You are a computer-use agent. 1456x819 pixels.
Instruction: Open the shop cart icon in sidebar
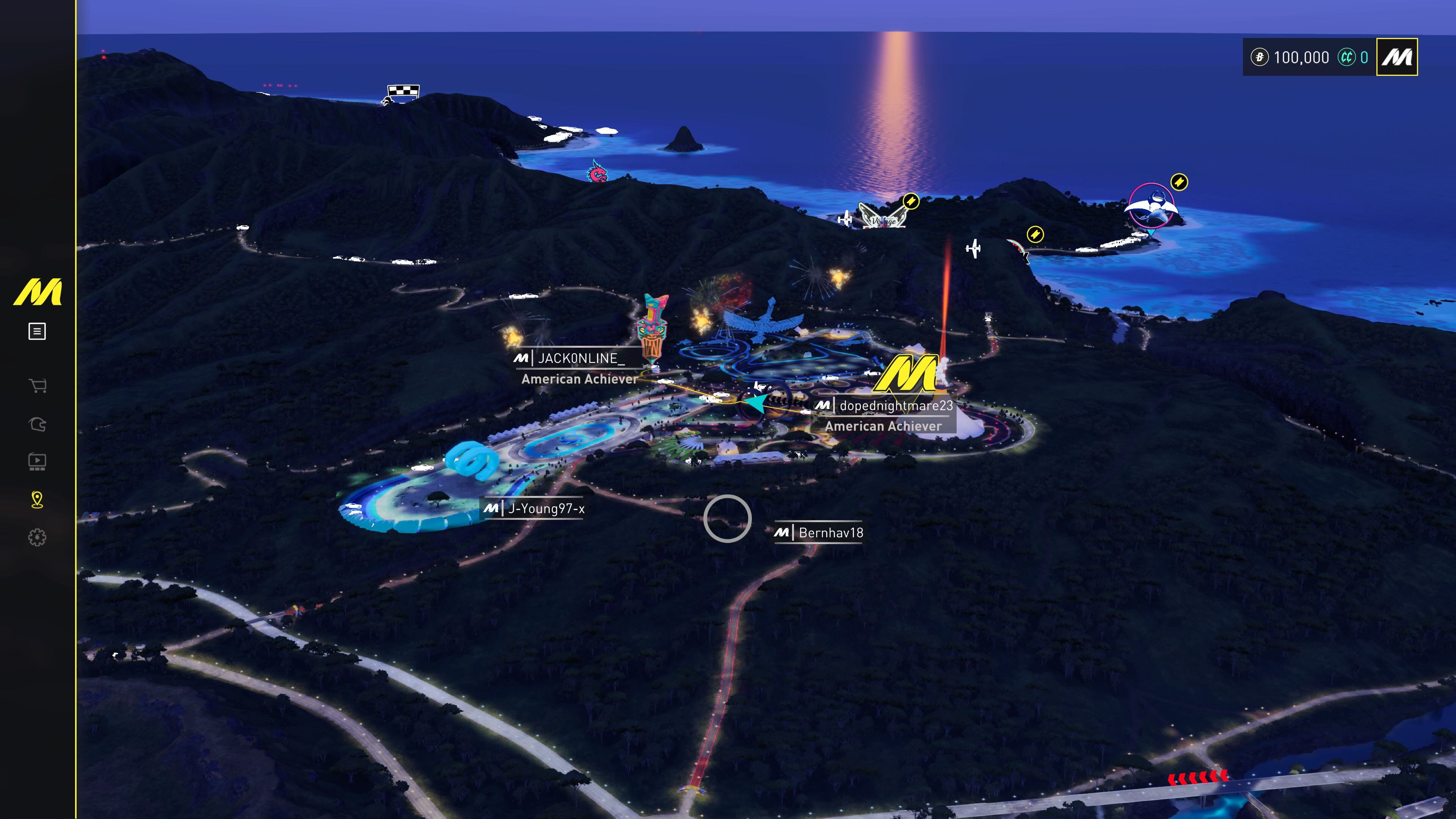point(37,386)
